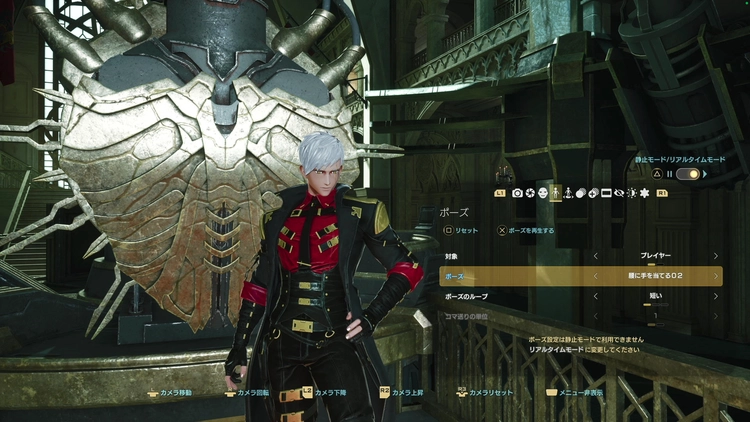Switch to the brightness sun tab
This screenshot has height=422, width=750.
click(631, 192)
